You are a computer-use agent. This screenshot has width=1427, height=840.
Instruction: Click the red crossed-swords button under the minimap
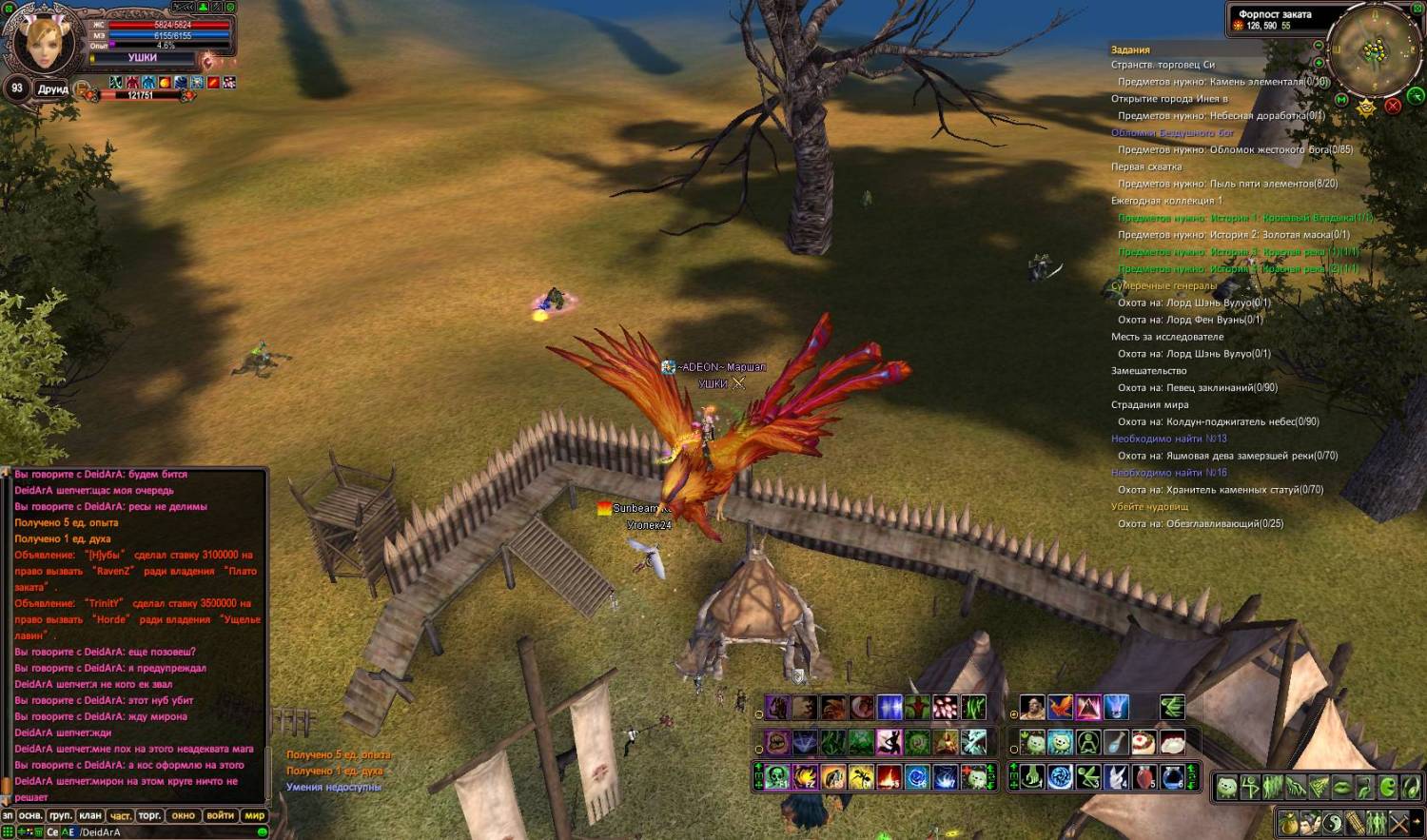1393,106
